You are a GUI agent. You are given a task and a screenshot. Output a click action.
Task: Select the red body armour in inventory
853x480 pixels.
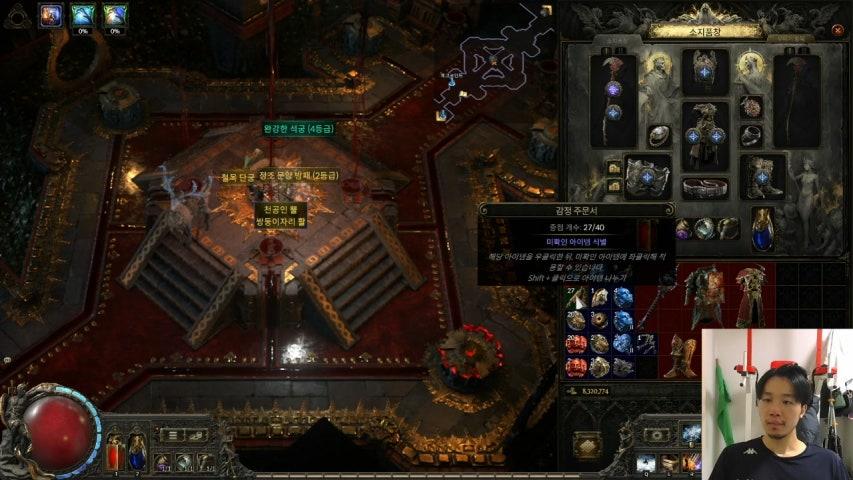click(705, 294)
